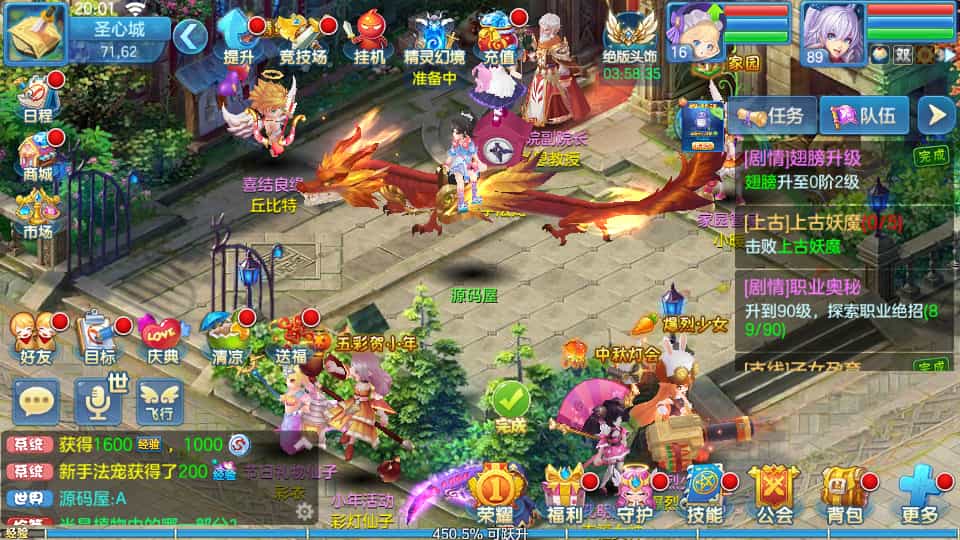Open the 充值 recharge shop

[498, 40]
